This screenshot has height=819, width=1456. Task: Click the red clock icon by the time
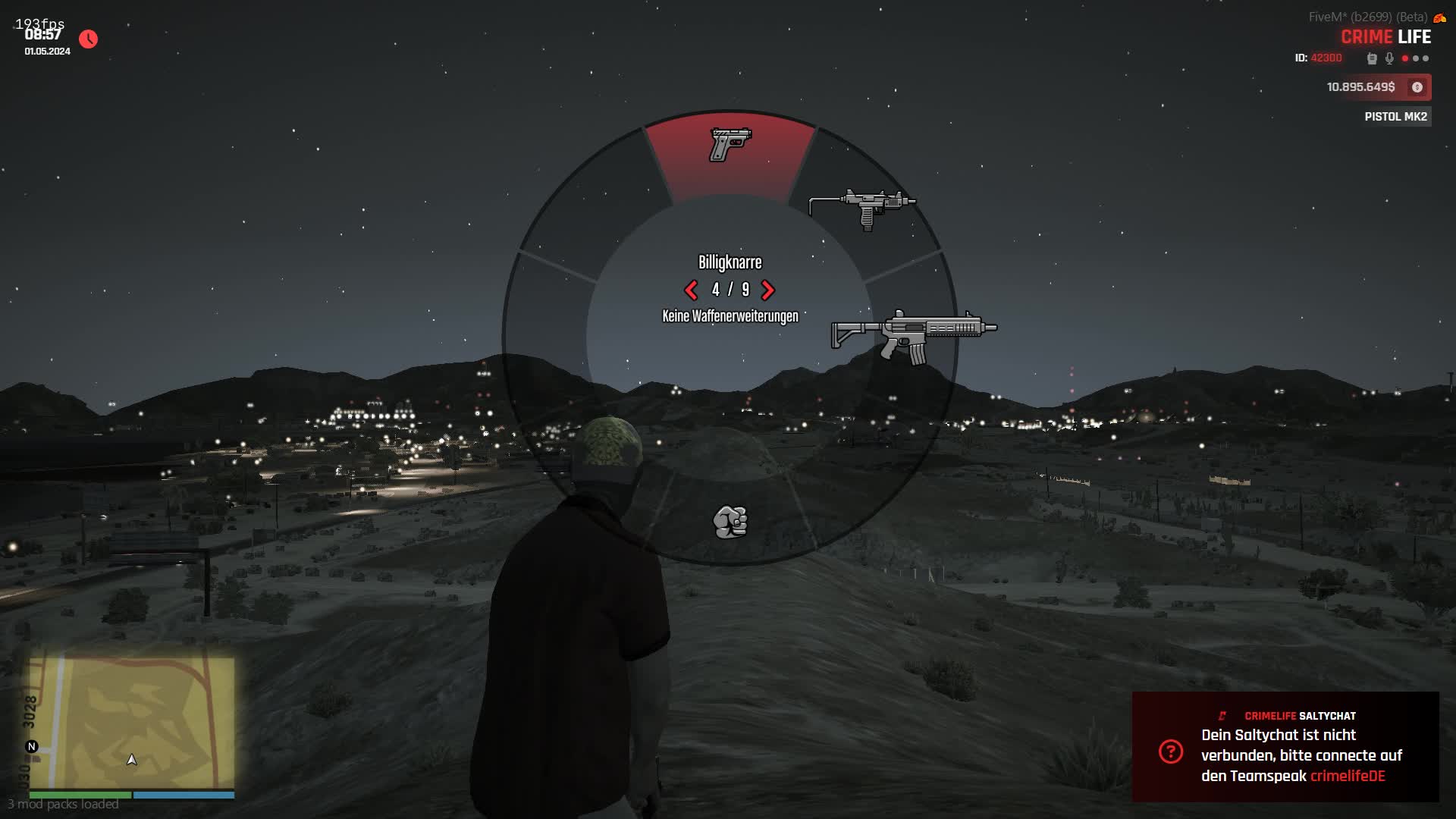(x=89, y=39)
